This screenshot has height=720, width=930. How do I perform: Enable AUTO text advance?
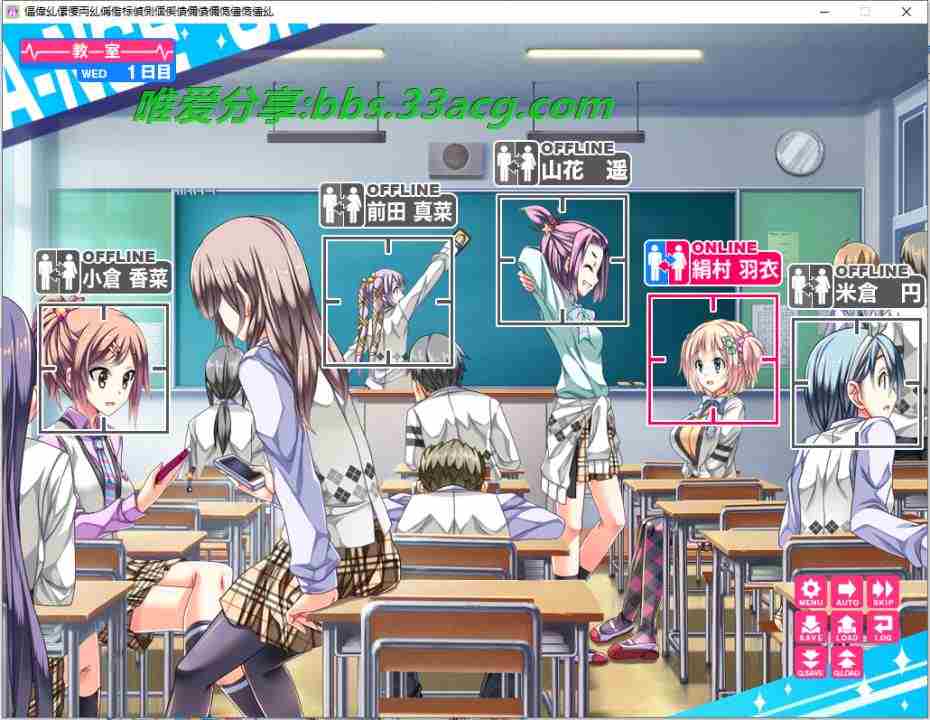pyautogui.click(x=847, y=592)
